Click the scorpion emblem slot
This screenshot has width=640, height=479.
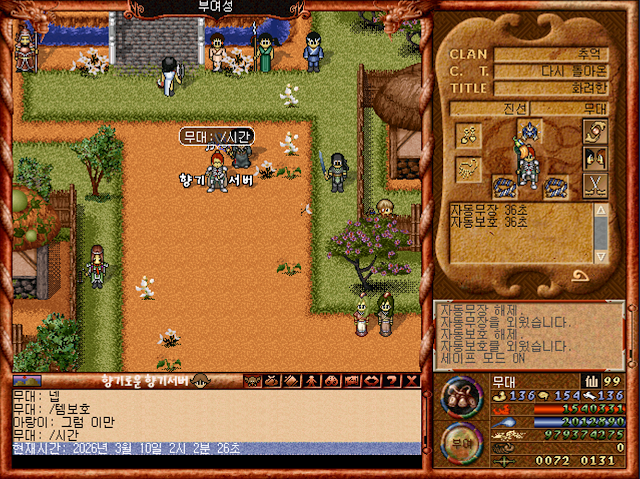click(x=469, y=168)
